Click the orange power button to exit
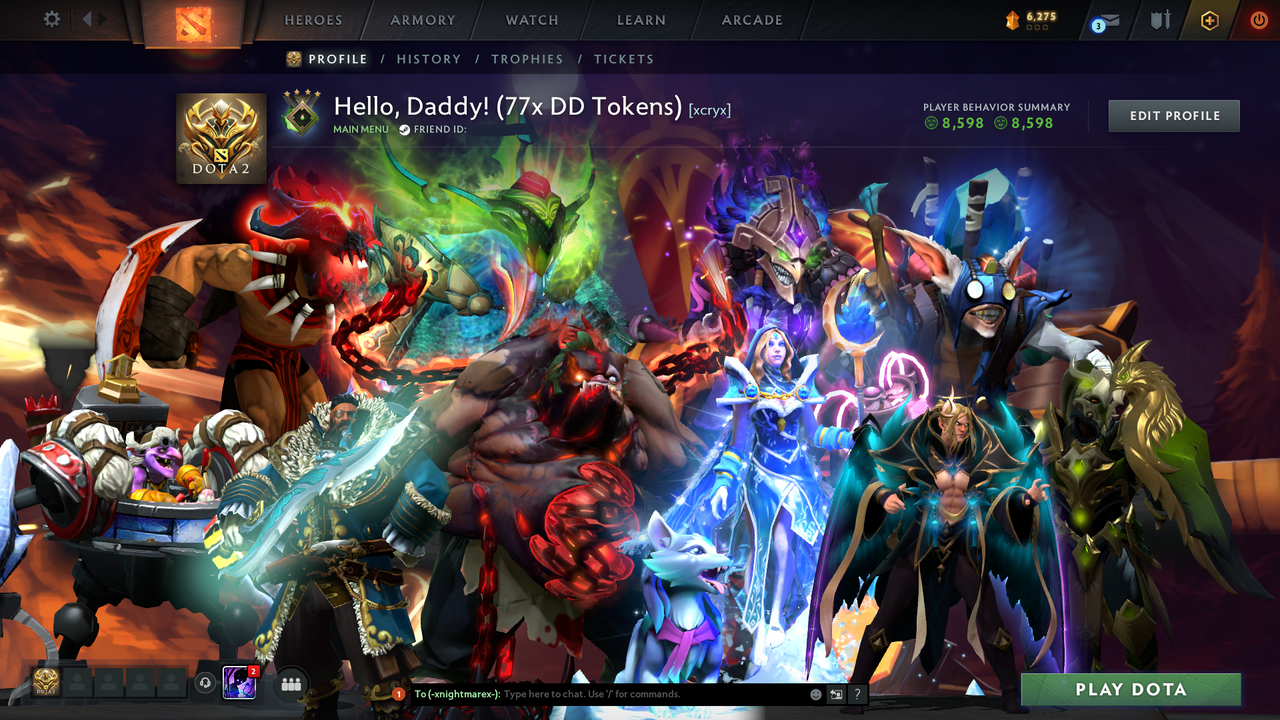This screenshot has height=720, width=1280. pos(1258,18)
